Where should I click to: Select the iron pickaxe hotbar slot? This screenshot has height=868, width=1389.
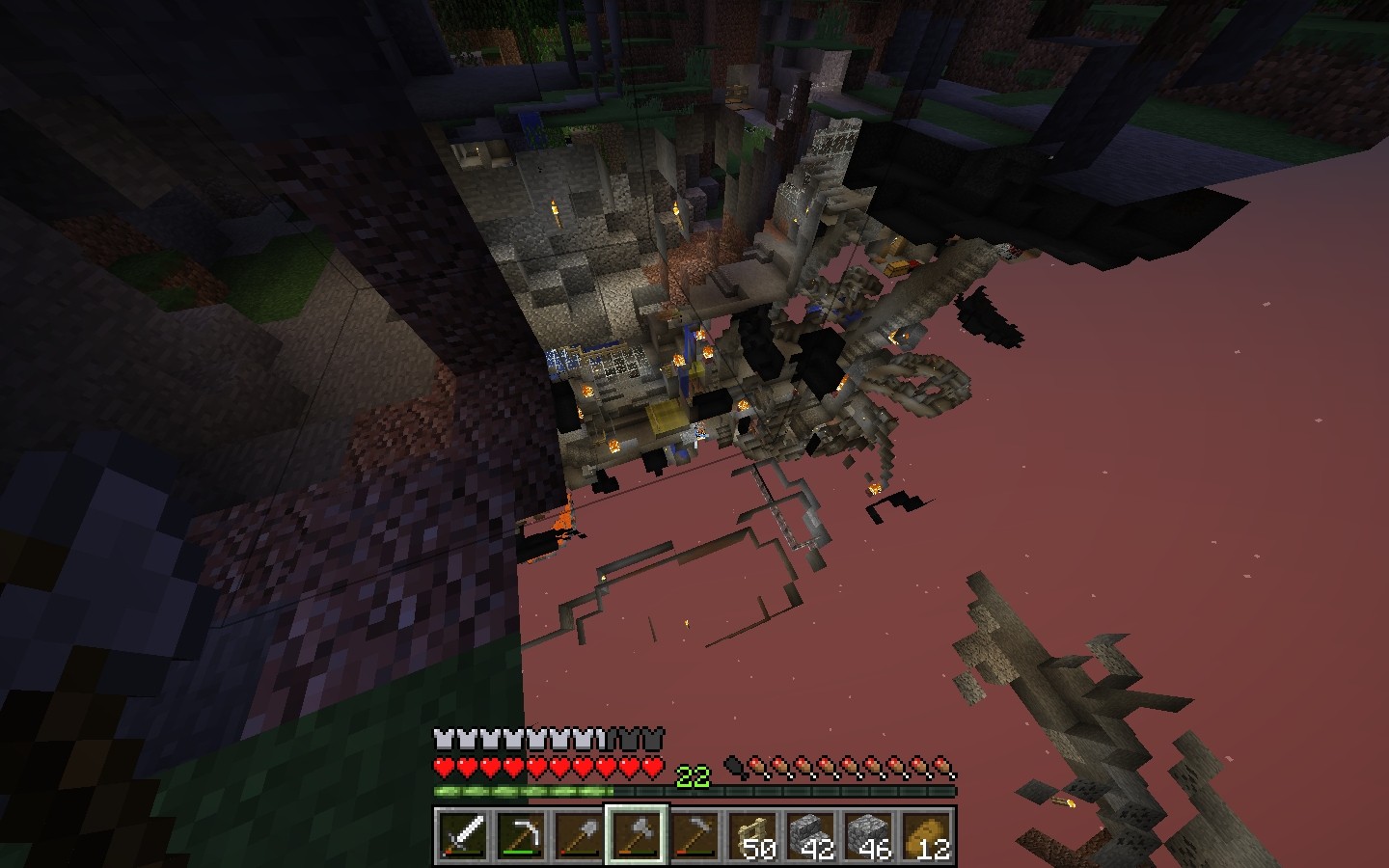click(x=520, y=835)
